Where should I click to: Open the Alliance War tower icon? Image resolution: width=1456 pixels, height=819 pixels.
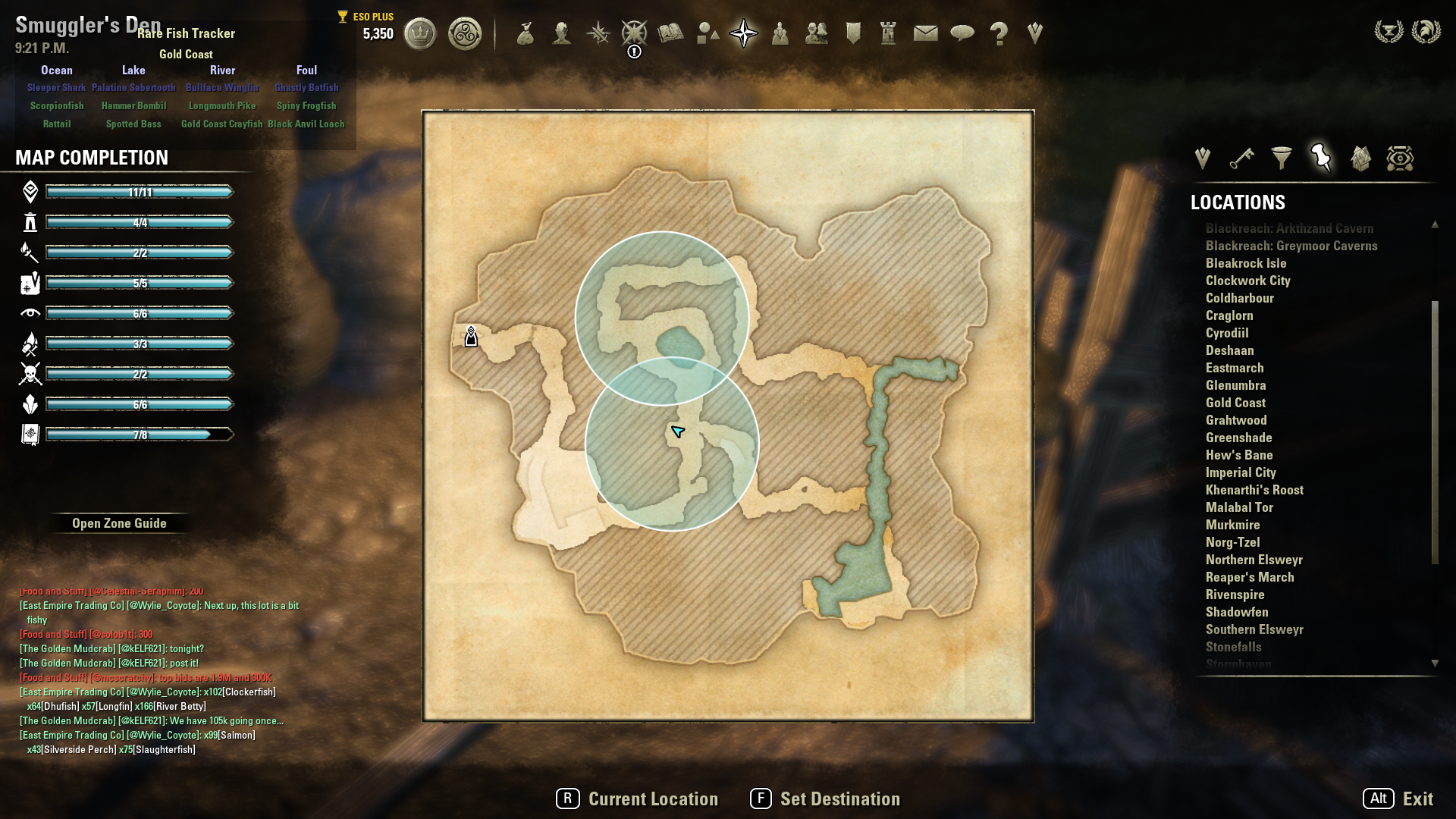tap(888, 33)
